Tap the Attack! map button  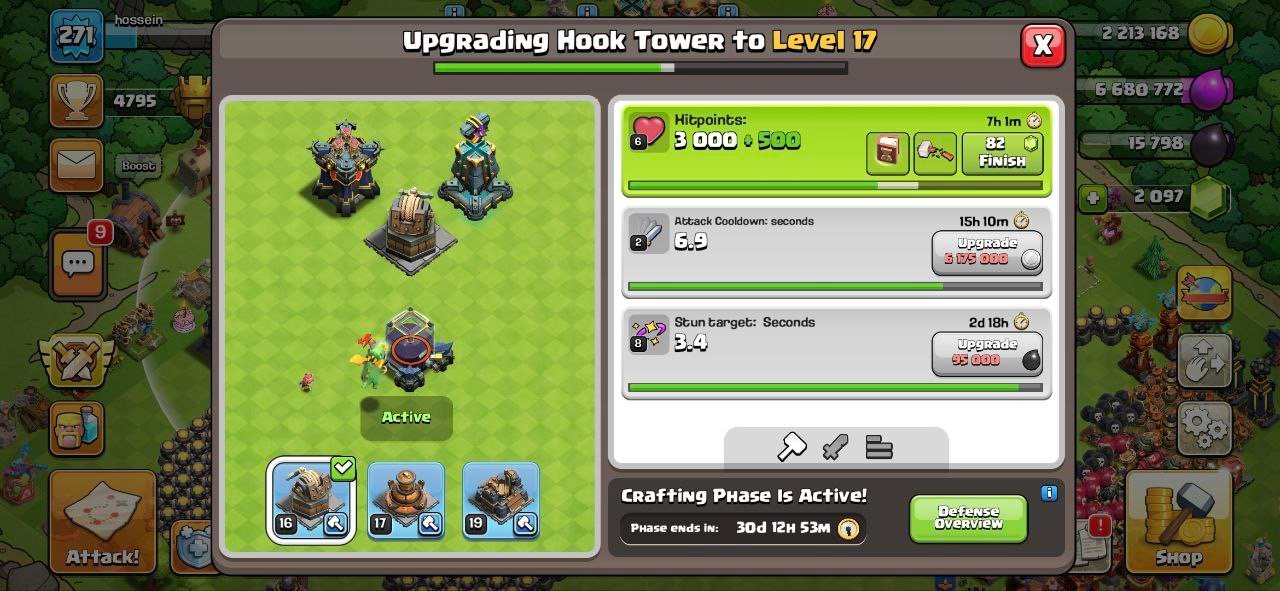103,522
